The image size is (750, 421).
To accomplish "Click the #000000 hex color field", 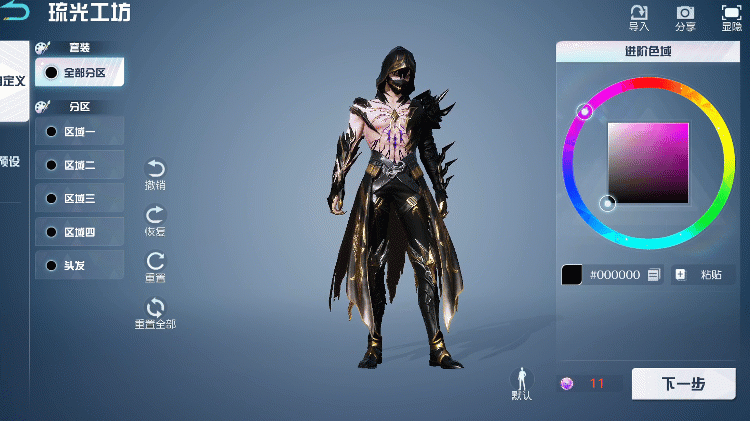I will click(614, 274).
